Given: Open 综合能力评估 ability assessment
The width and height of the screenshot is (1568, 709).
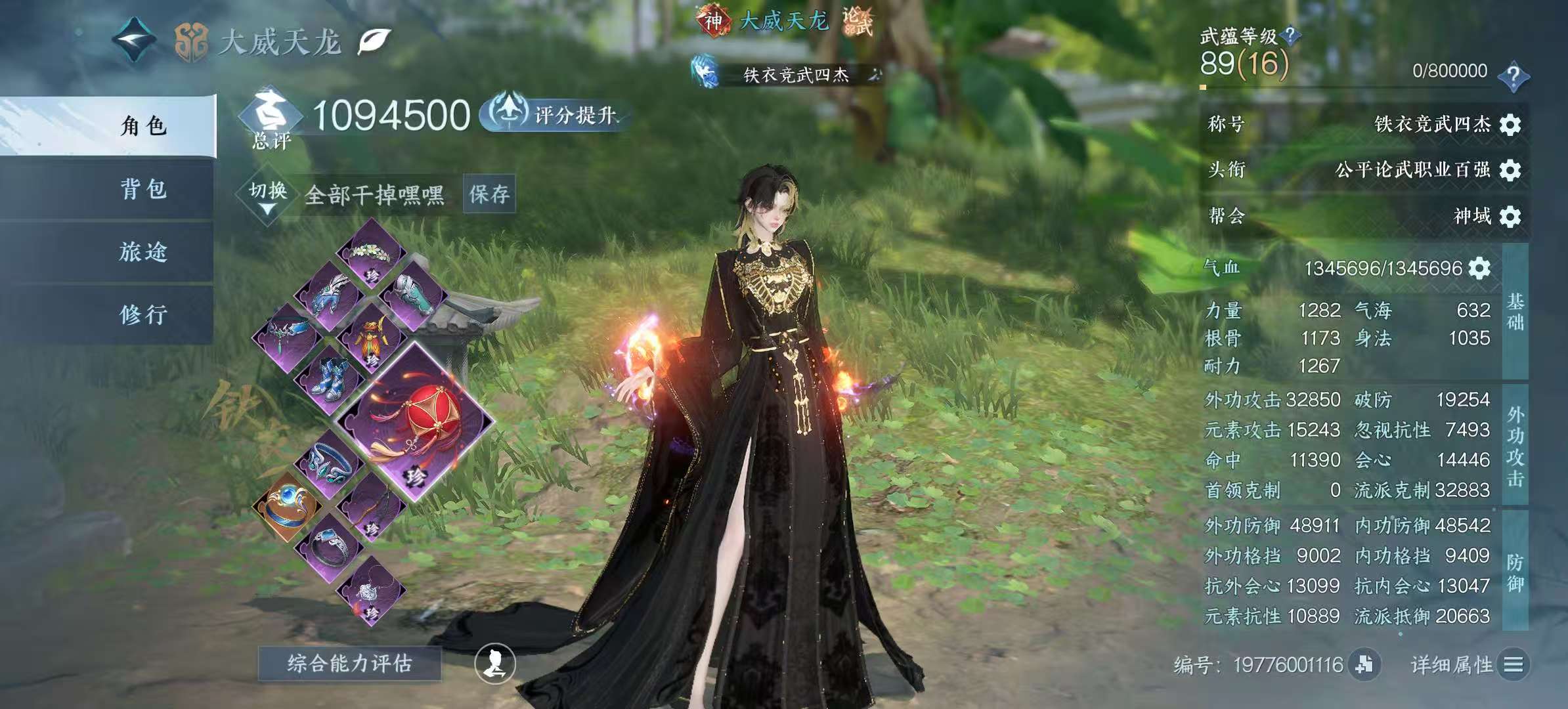Looking at the screenshot, I should (349, 663).
